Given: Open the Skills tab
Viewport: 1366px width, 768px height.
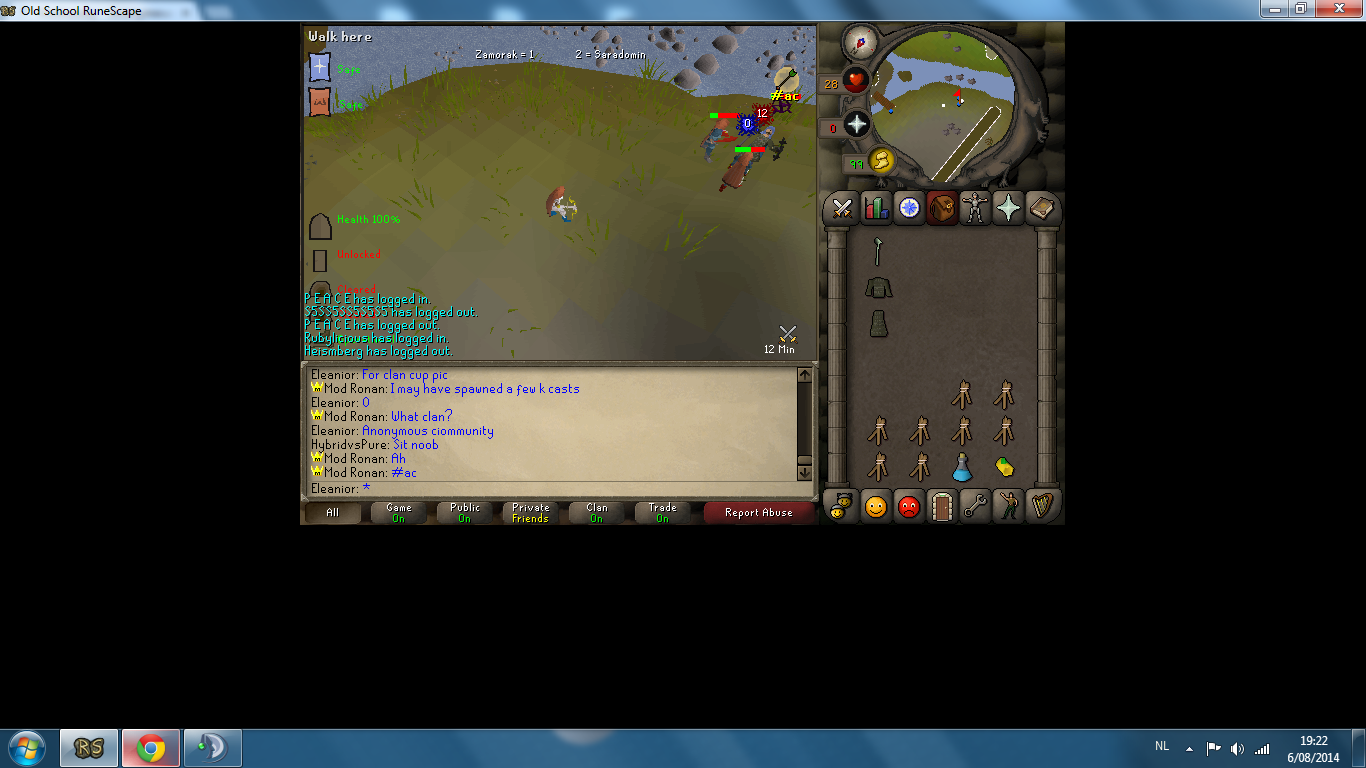Looking at the screenshot, I should pyautogui.click(x=875, y=208).
